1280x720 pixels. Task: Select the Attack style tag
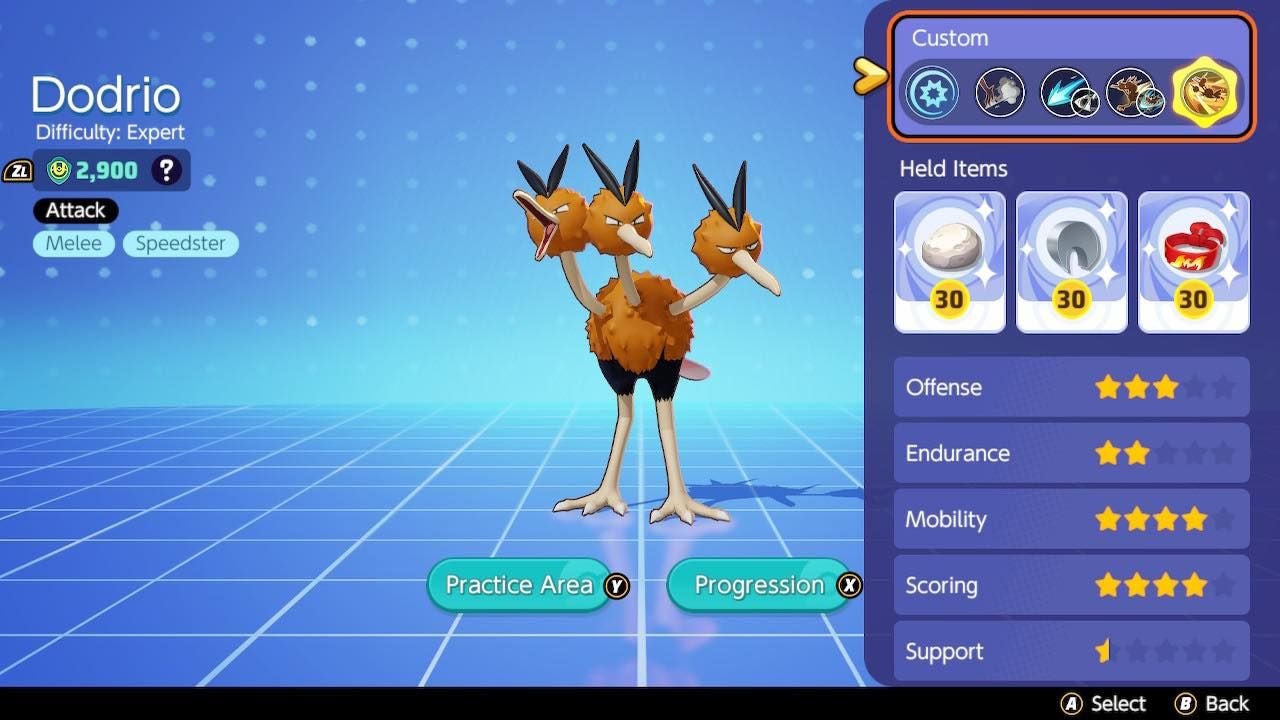click(x=74, y=210)
